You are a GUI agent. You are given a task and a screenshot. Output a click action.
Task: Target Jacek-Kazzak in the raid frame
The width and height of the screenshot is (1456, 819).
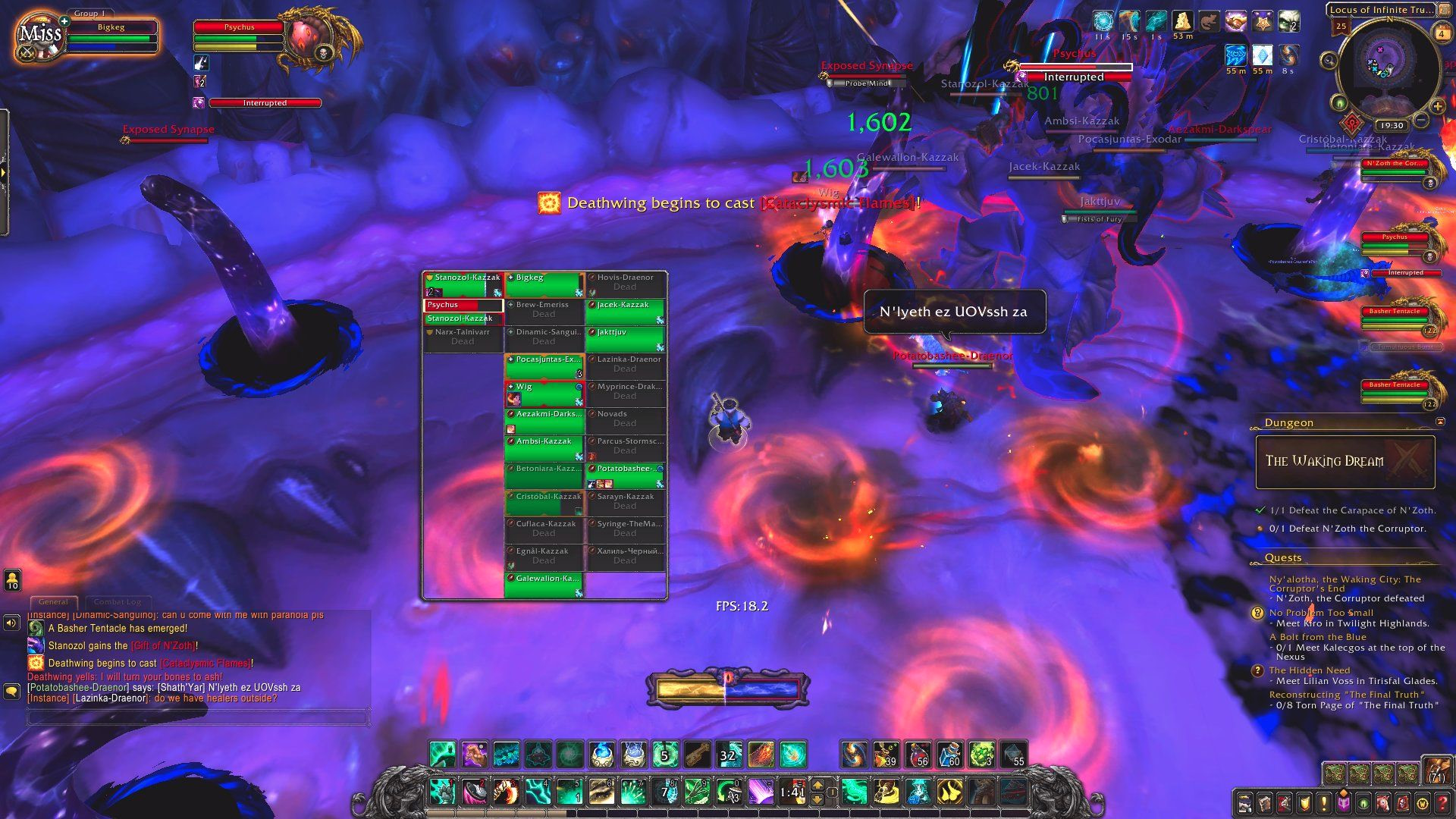tap(625, 311)
